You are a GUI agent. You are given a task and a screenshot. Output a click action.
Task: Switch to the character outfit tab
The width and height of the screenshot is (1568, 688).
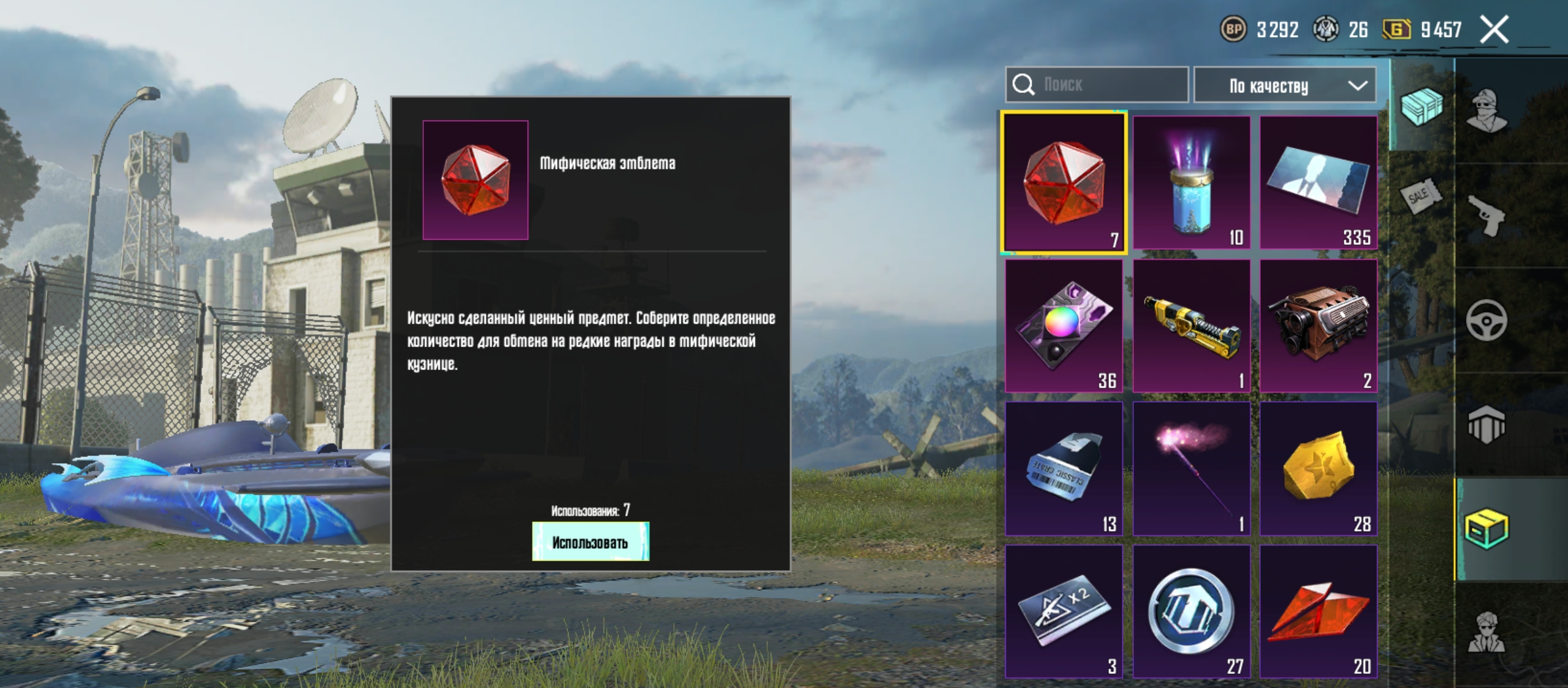tap(1486, 110)
